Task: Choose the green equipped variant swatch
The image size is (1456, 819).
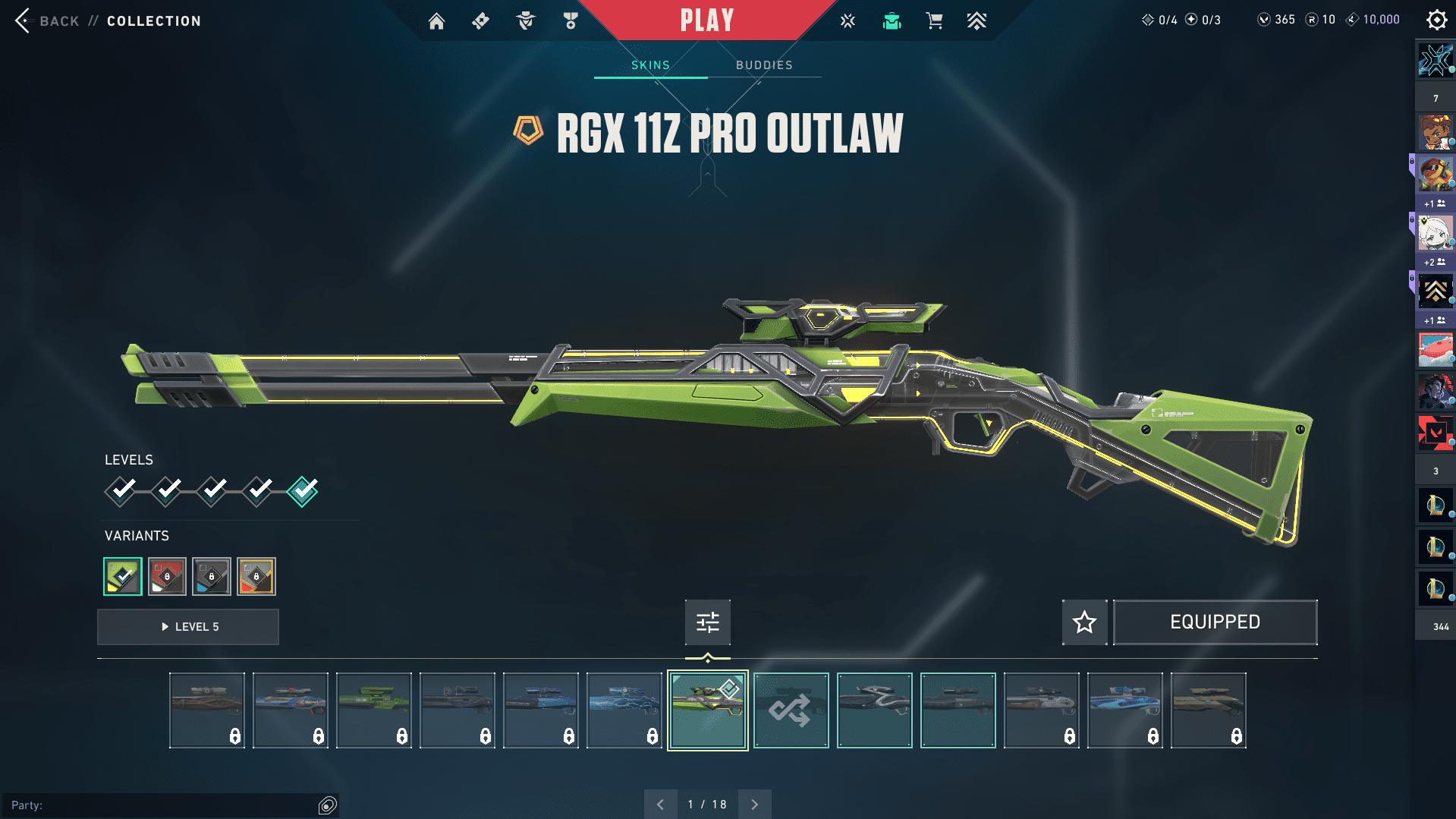Action: [x=123, y=576]
